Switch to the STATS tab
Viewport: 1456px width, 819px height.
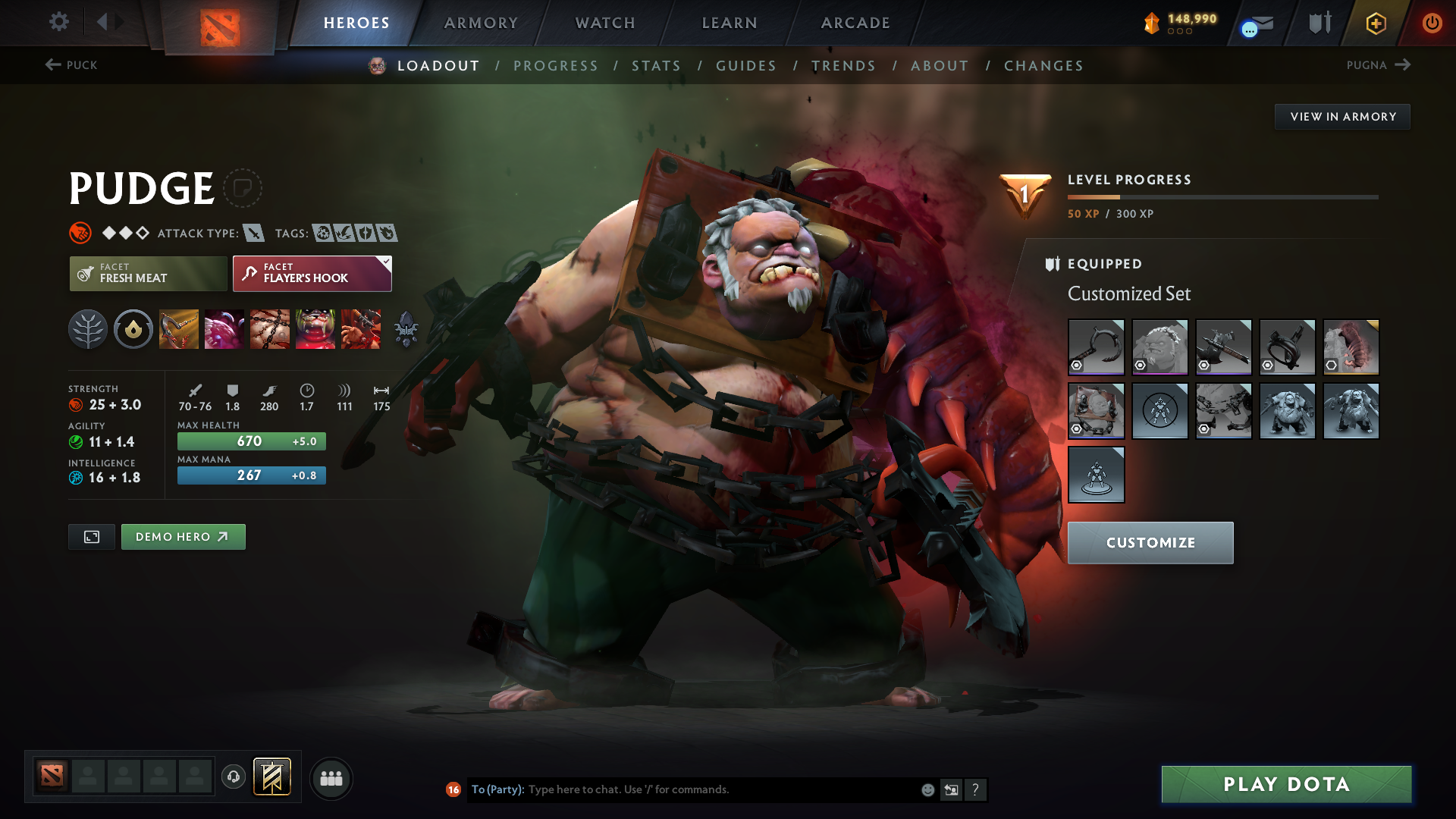657,66
